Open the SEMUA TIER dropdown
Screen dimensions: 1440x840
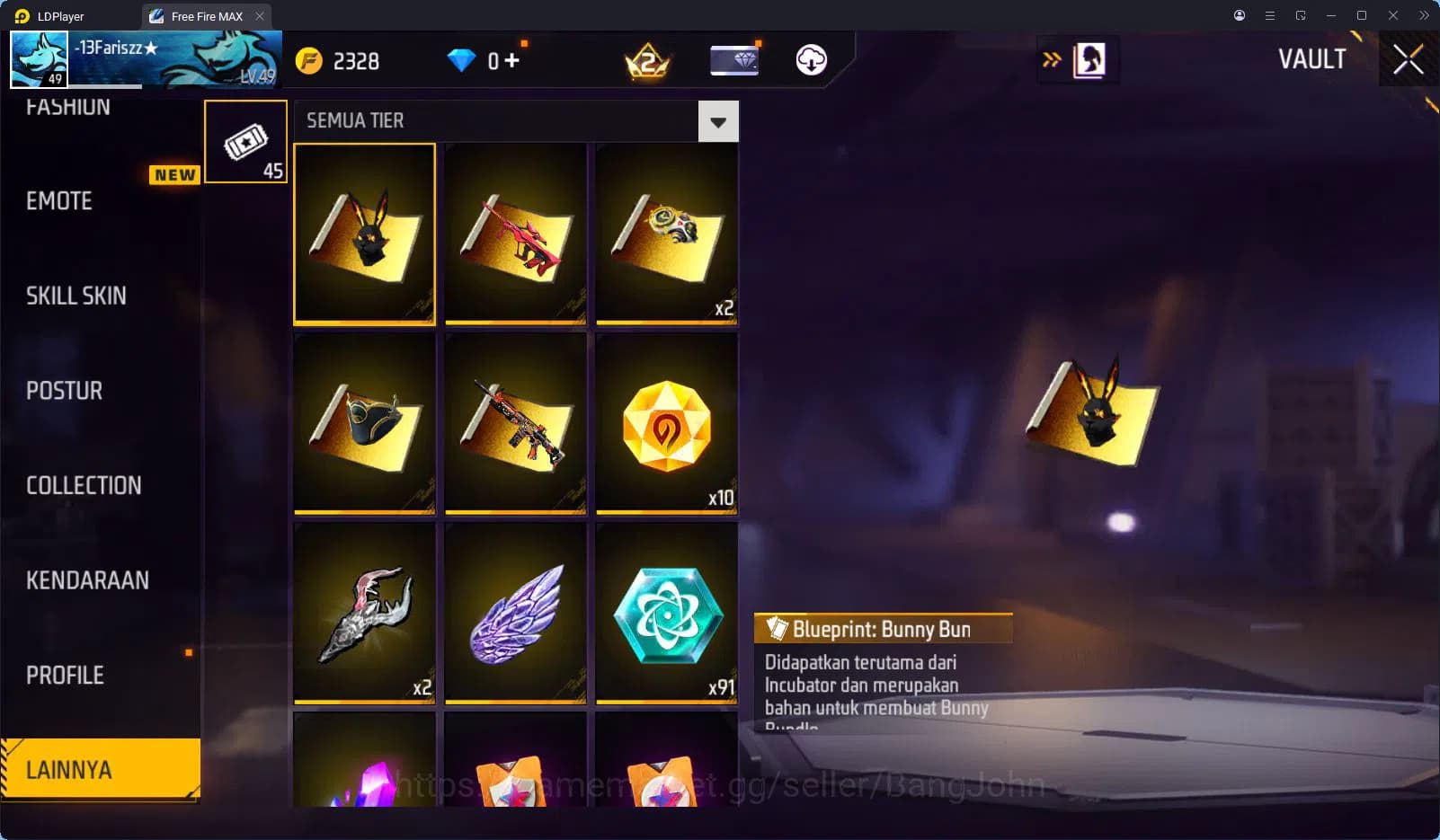click(716, 120)
